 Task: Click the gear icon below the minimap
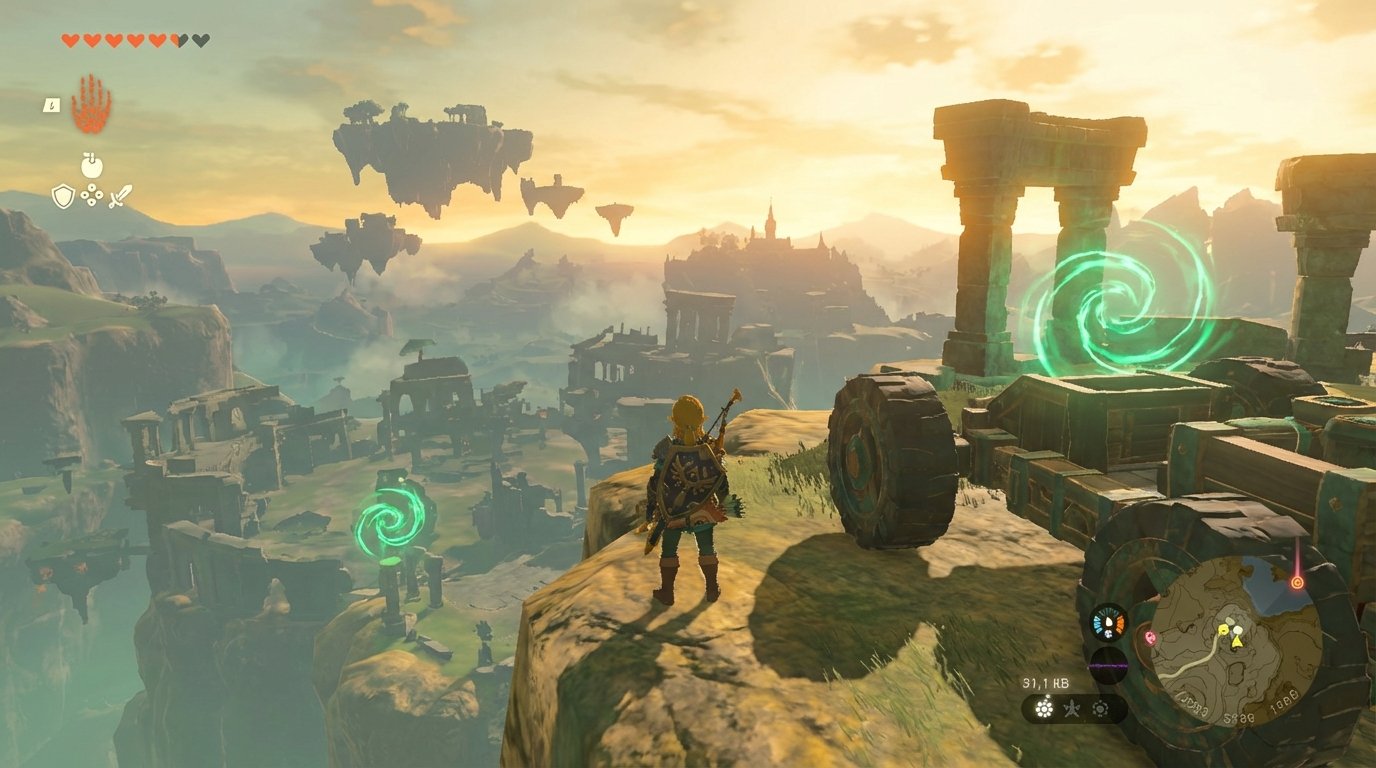pos(1100,707)
